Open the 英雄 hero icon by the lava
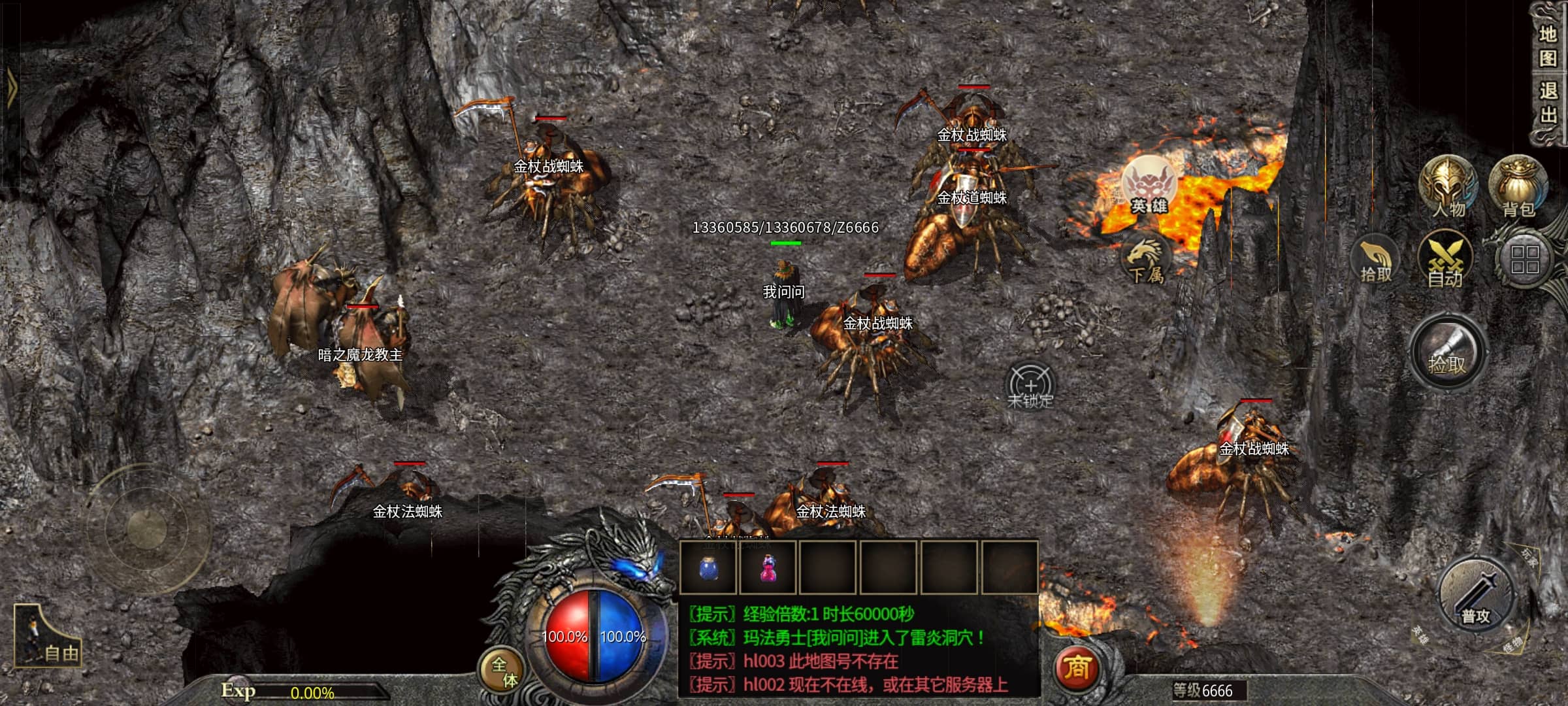This screenshot has width=1568, height=706. 1149,186
